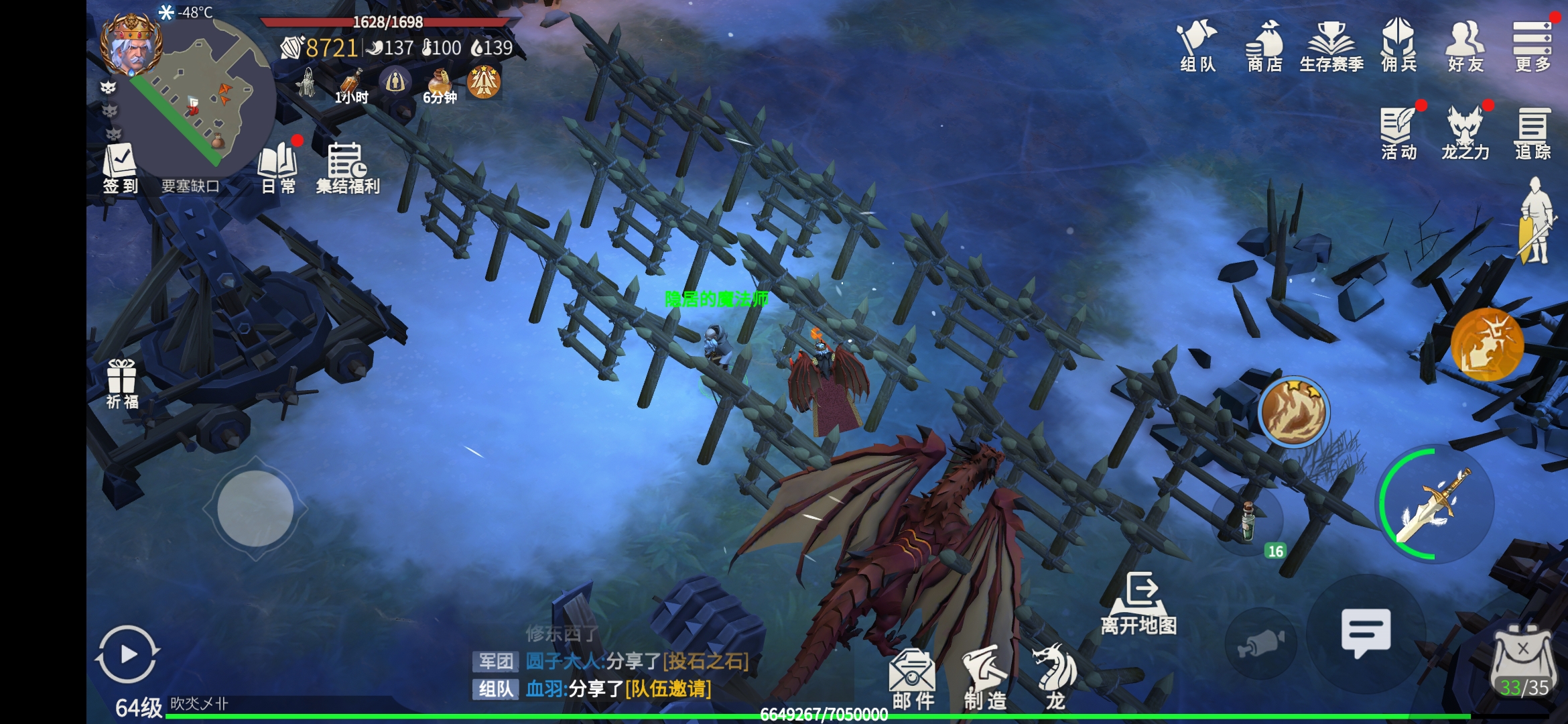Open the chat speech bubble button
Screen dimensions: 1568x724
pyautogui.click(x=1366, y=631)
